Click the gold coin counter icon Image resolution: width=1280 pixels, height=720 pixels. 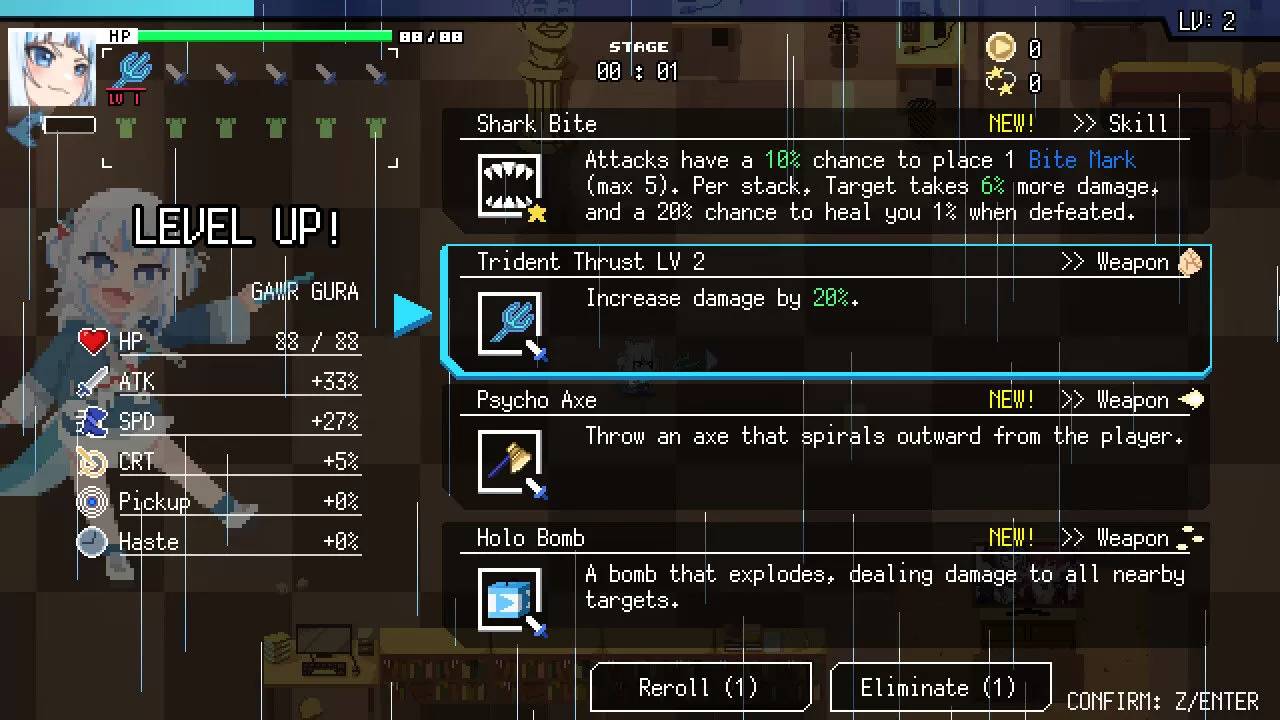click(x=1000, y=47)
